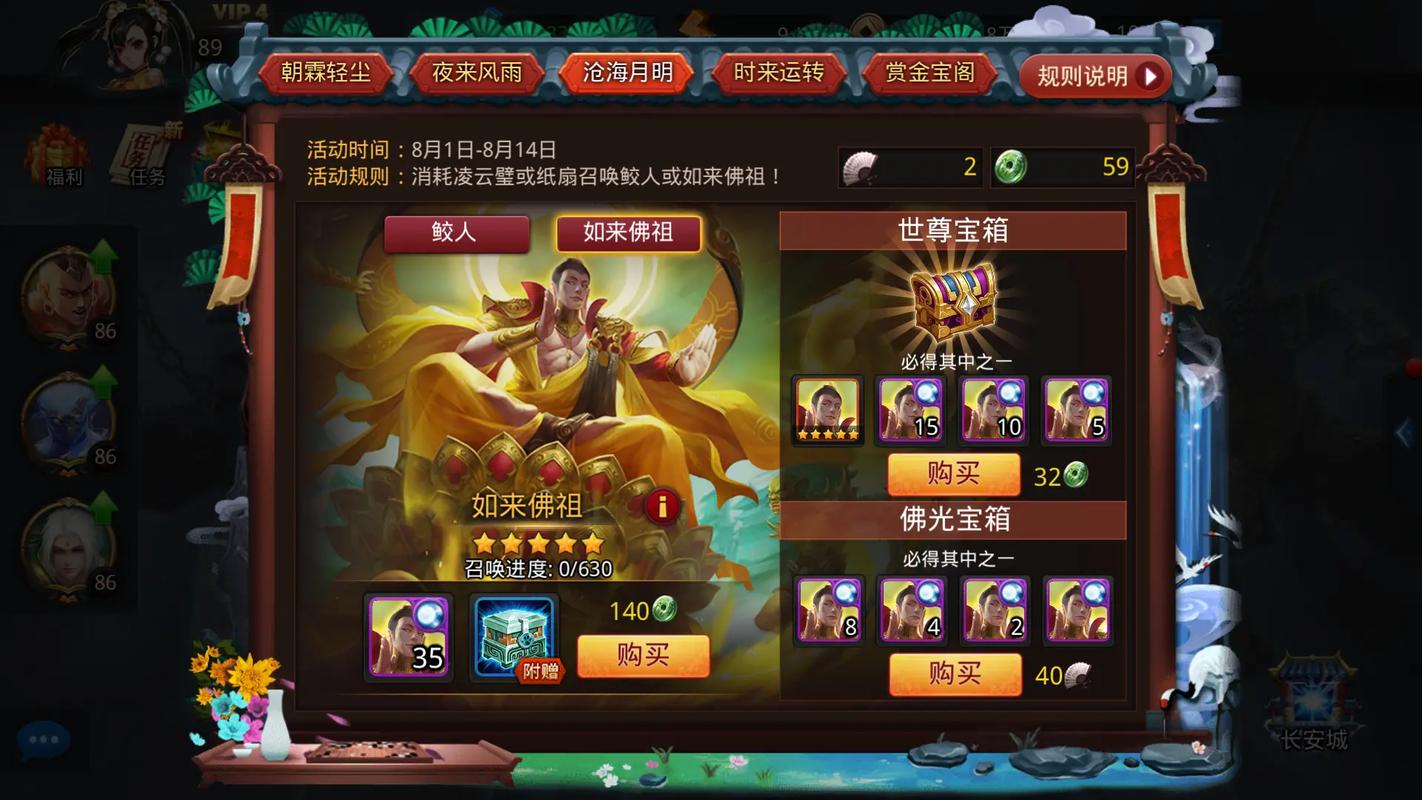Click the jade currency icon showing 59

click(x=1010, y=167)
